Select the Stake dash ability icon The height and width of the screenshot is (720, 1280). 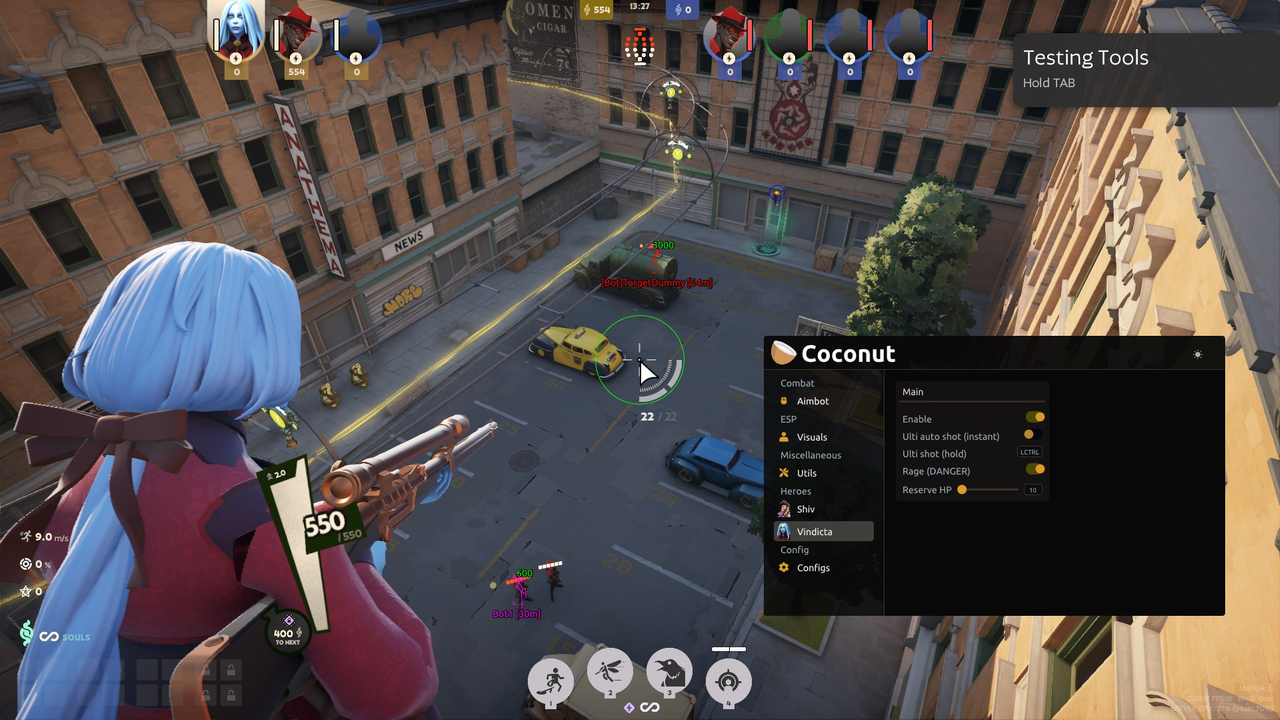552,680
